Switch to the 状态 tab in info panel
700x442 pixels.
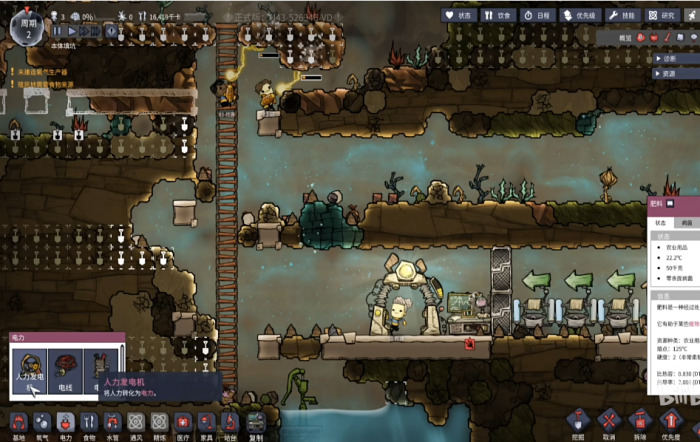[x=661, y=222]
